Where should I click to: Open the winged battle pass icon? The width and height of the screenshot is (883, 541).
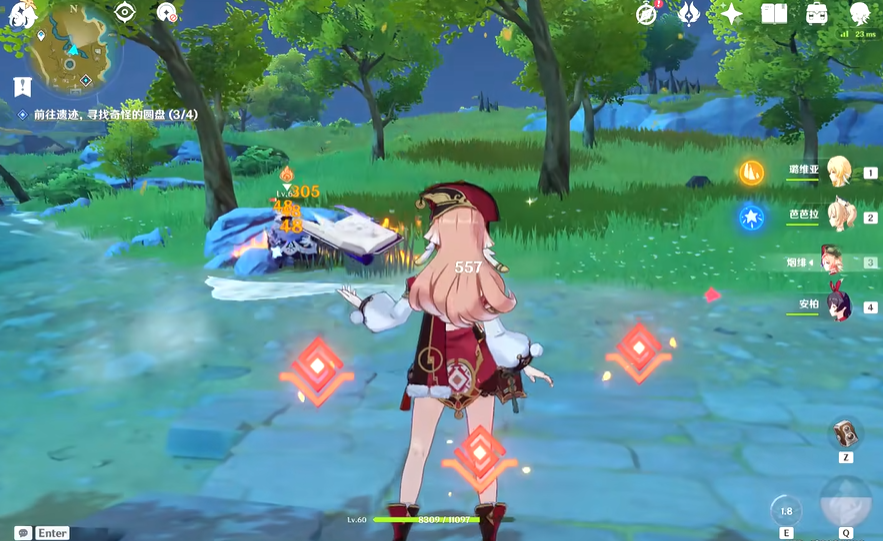pos(689,13)
